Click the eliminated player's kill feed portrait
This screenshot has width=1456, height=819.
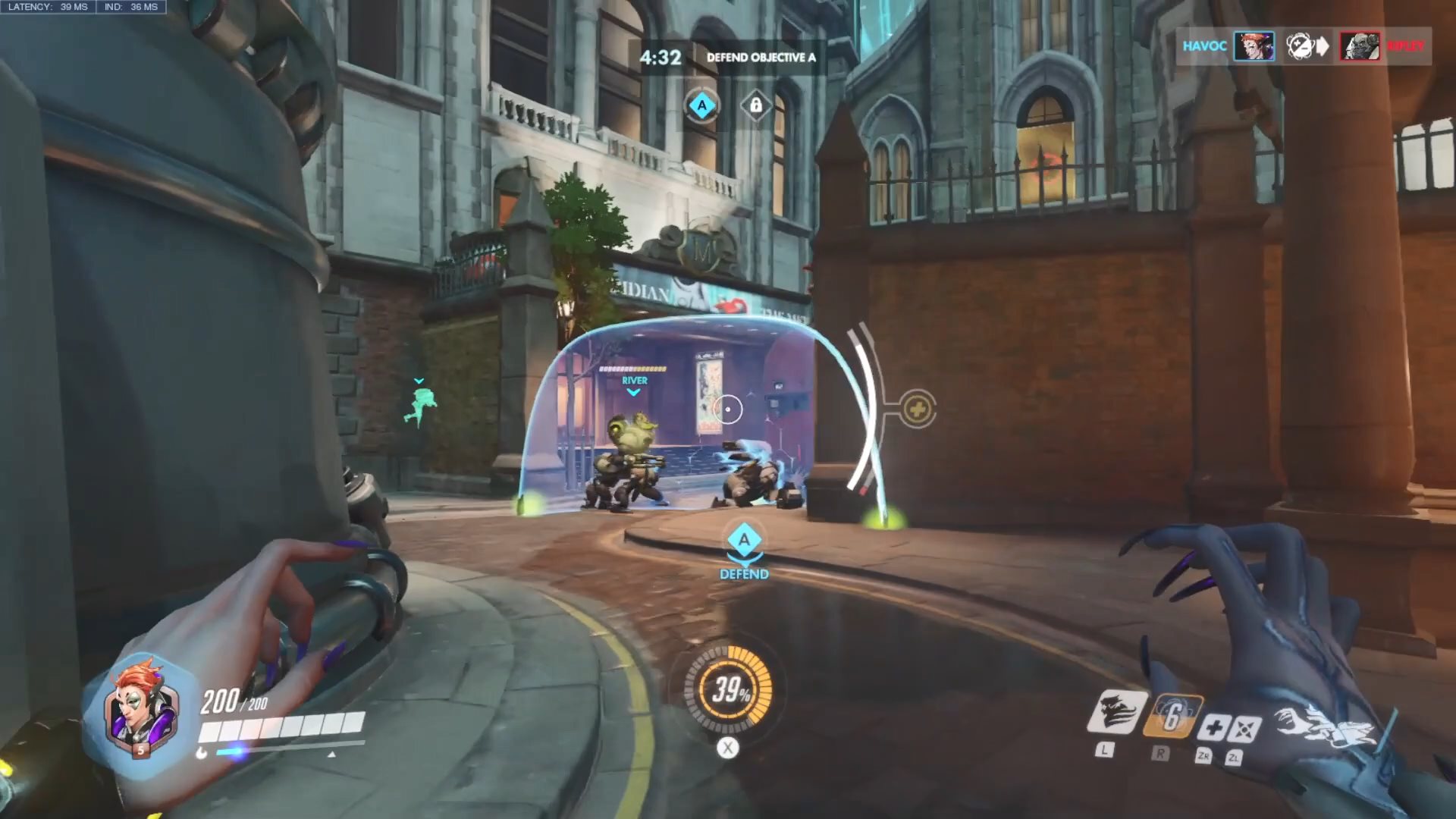point(1359,46)
